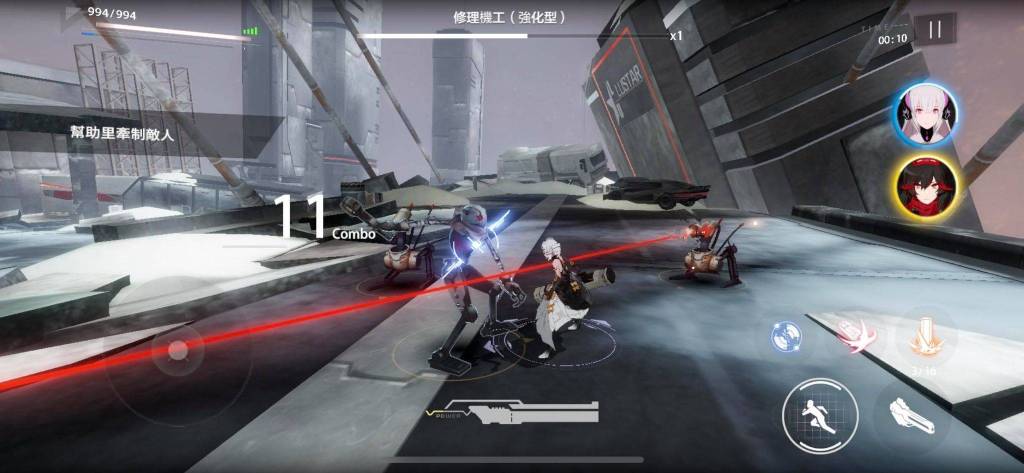Image resolution: width=1024 pixels, height=473 pixels.
Task: Activate the blue circular skill icon
Action: pos(787,337)
